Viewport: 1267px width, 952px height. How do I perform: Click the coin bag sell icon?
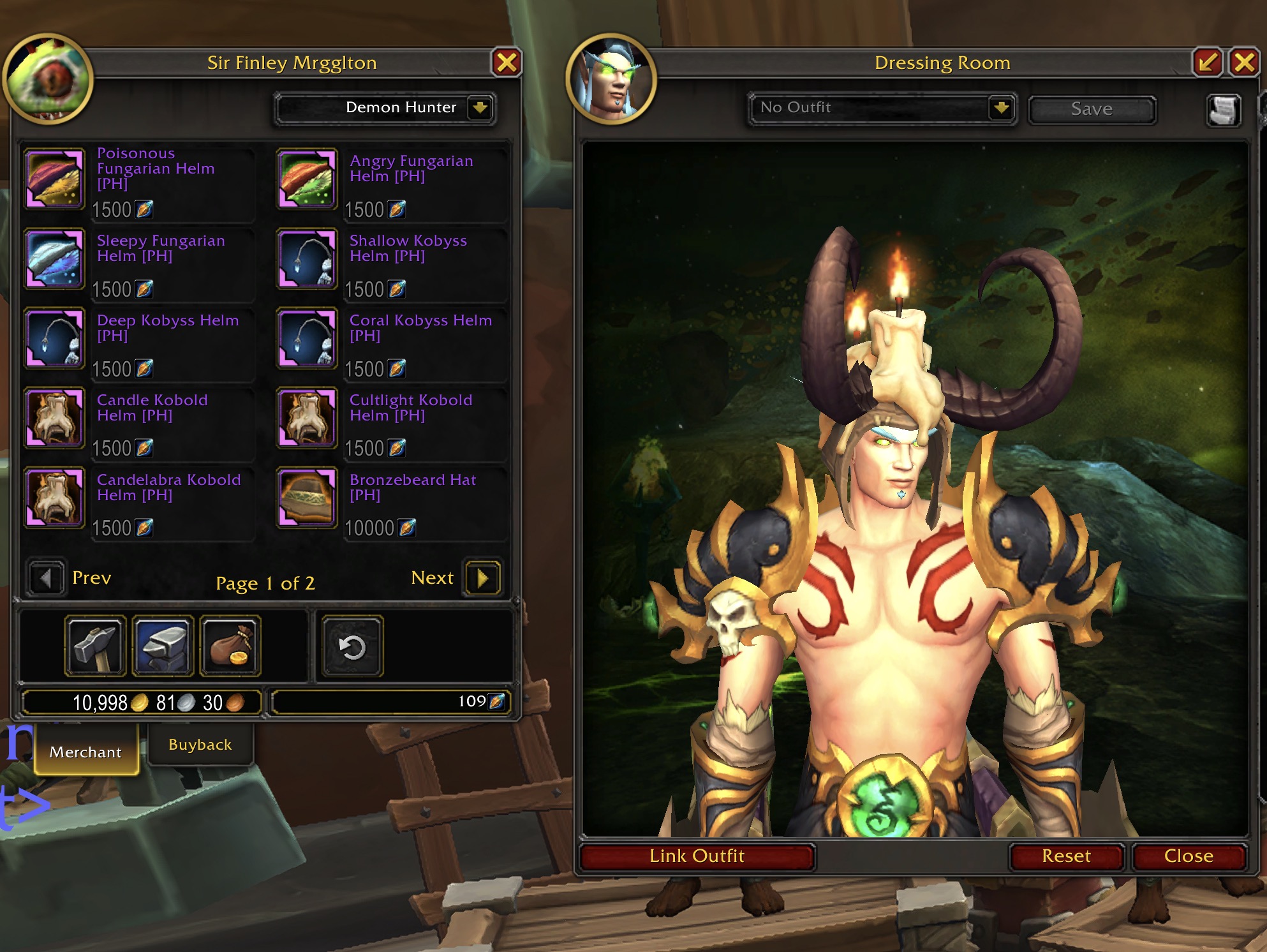coord(230,646)
